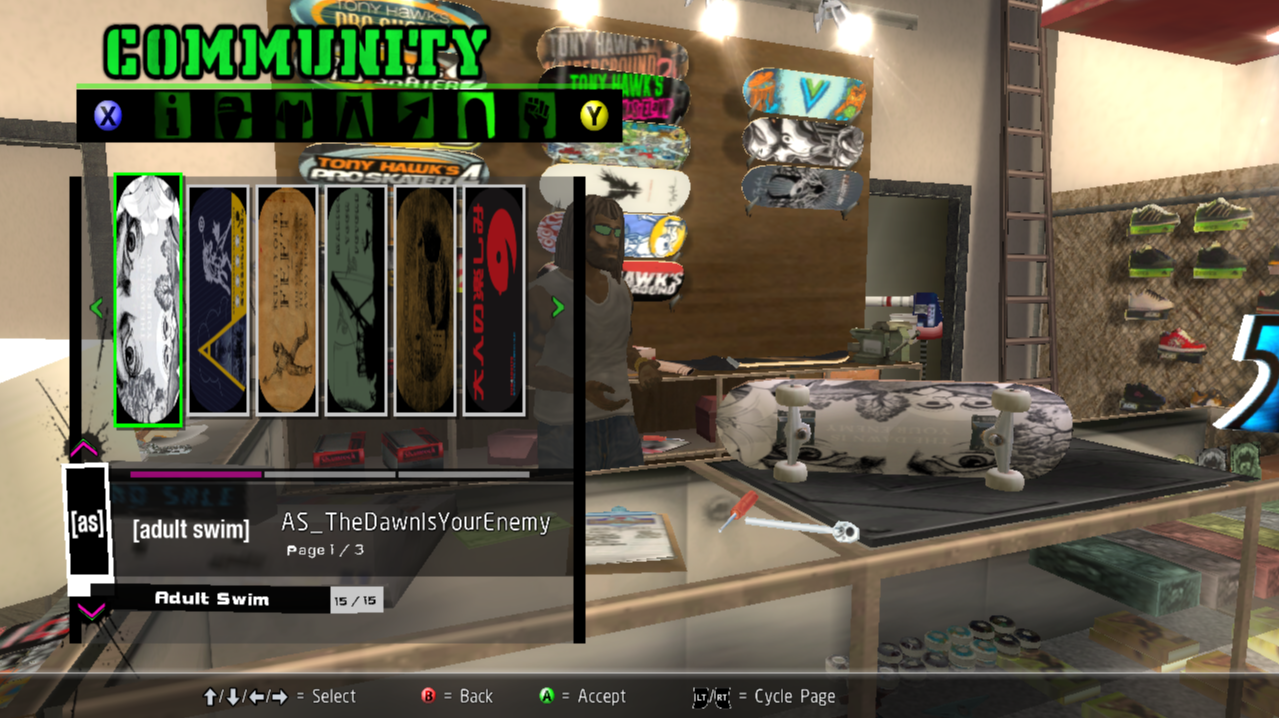
Task: Switch to the cap headwear category
Action: (x=232, y=116)
